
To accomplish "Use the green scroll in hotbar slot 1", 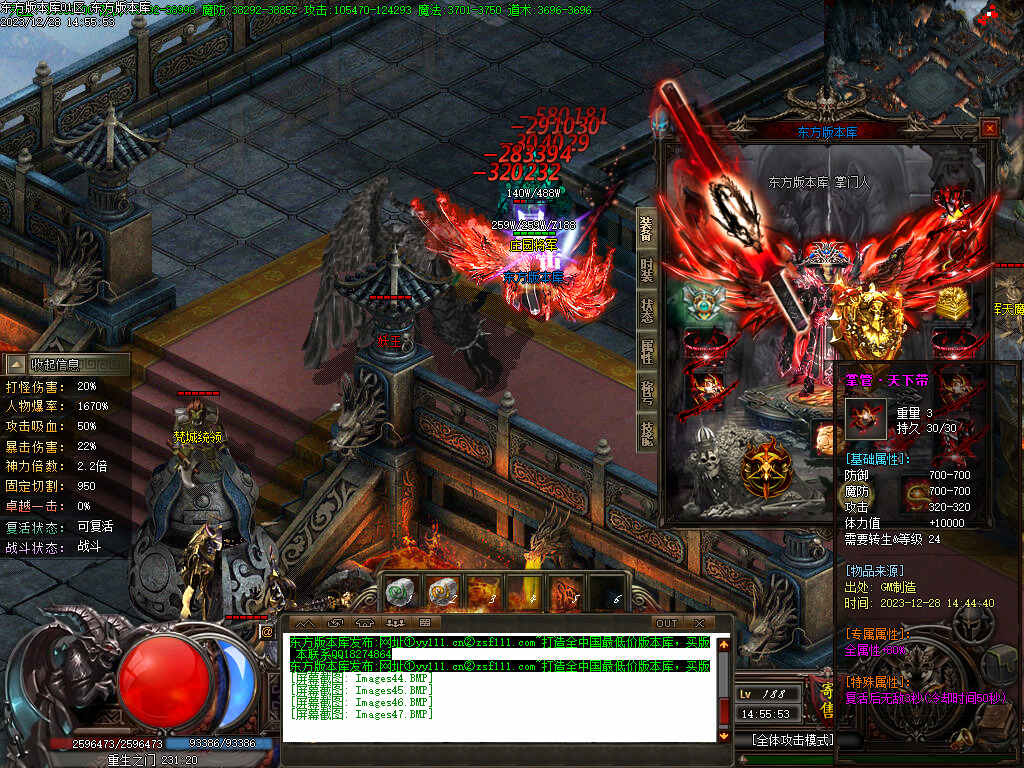I will (397, 593).
